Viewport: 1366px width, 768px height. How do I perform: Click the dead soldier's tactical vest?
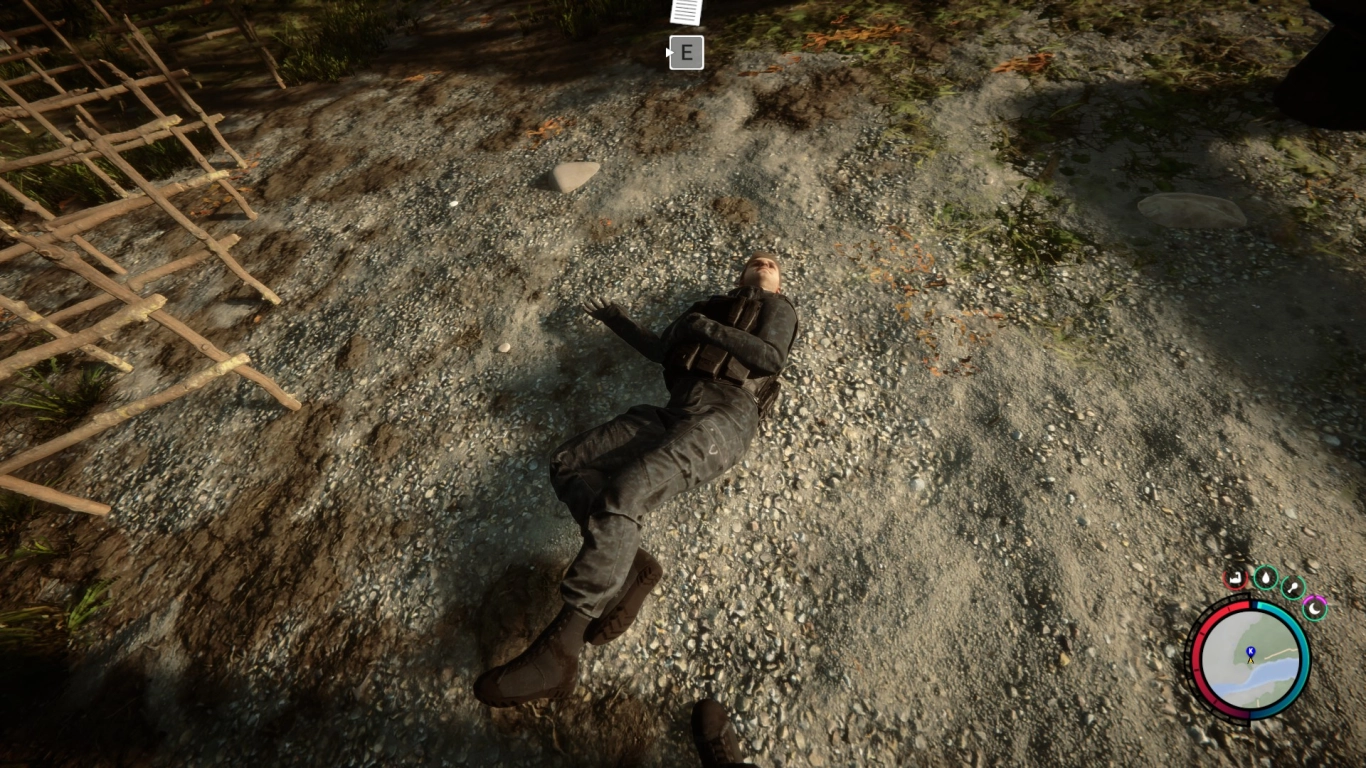723,339
